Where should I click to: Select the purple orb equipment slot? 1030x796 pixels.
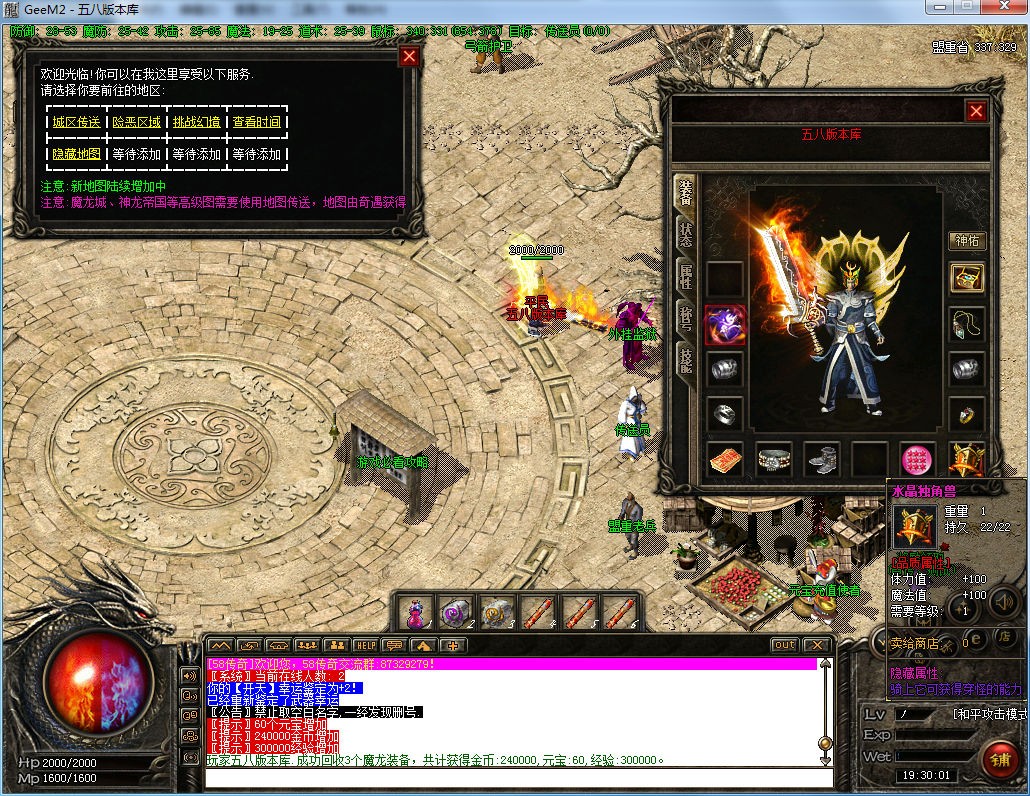tap(725, 325)
